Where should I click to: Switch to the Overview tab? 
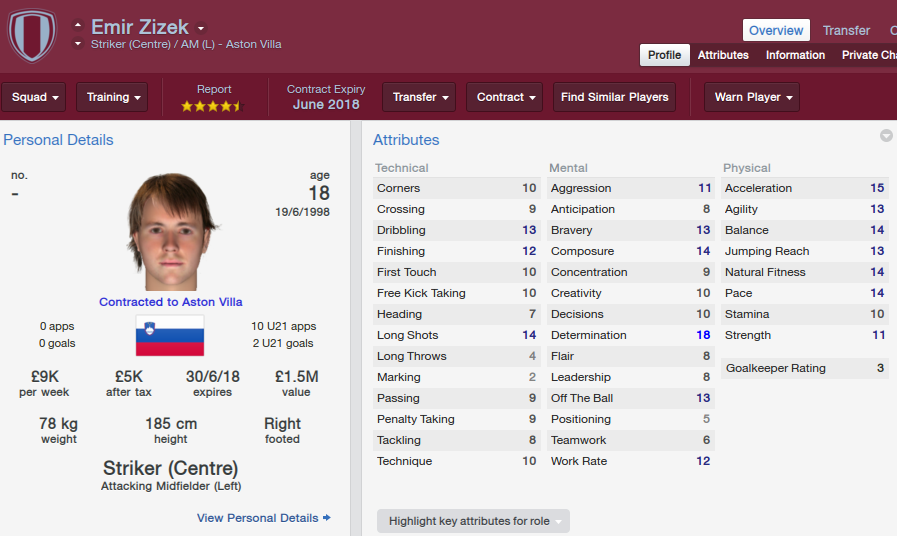click(x=776, y=30)
